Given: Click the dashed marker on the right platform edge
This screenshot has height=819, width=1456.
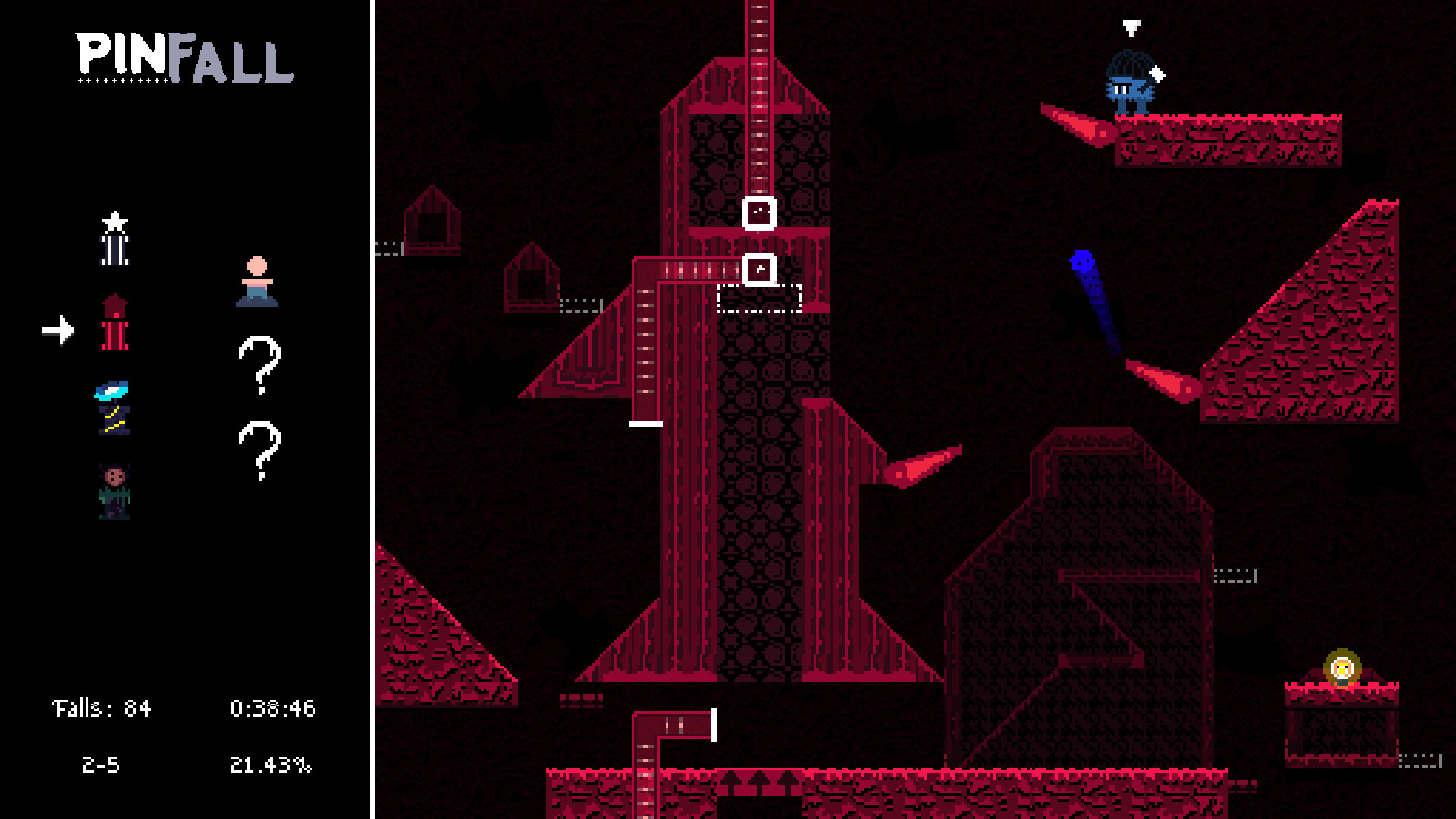Looking at the screenshot, I should click(1236, 574).
